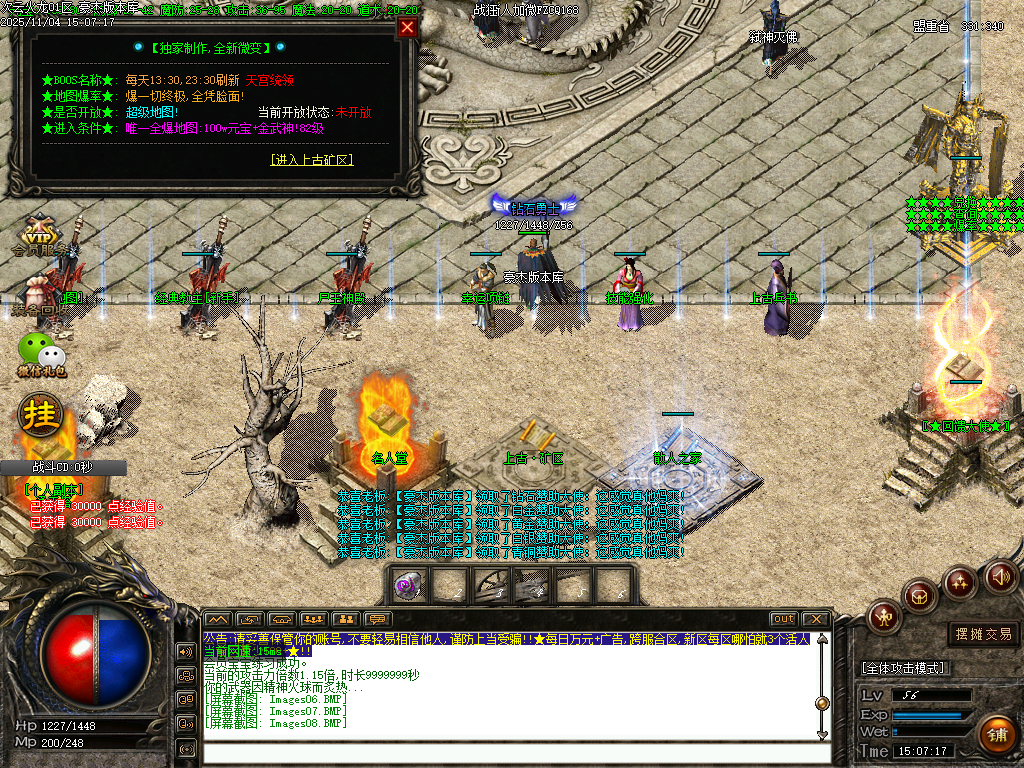Open the bag chest icon
Screen dimensions: 1024x768
pos(920,597)
